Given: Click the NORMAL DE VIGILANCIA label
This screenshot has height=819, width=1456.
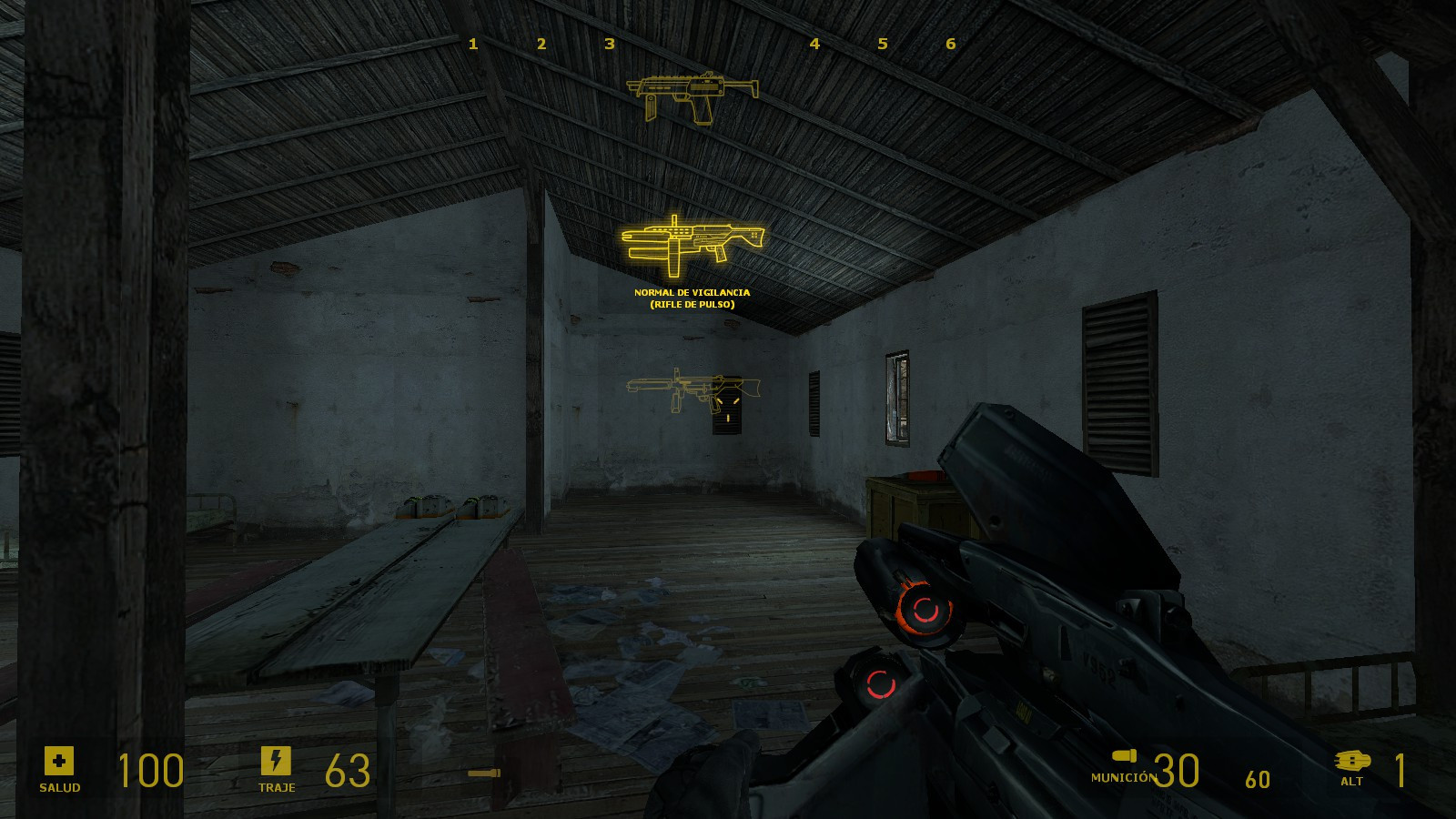Looking at the screenshot, I should (693, 293).
